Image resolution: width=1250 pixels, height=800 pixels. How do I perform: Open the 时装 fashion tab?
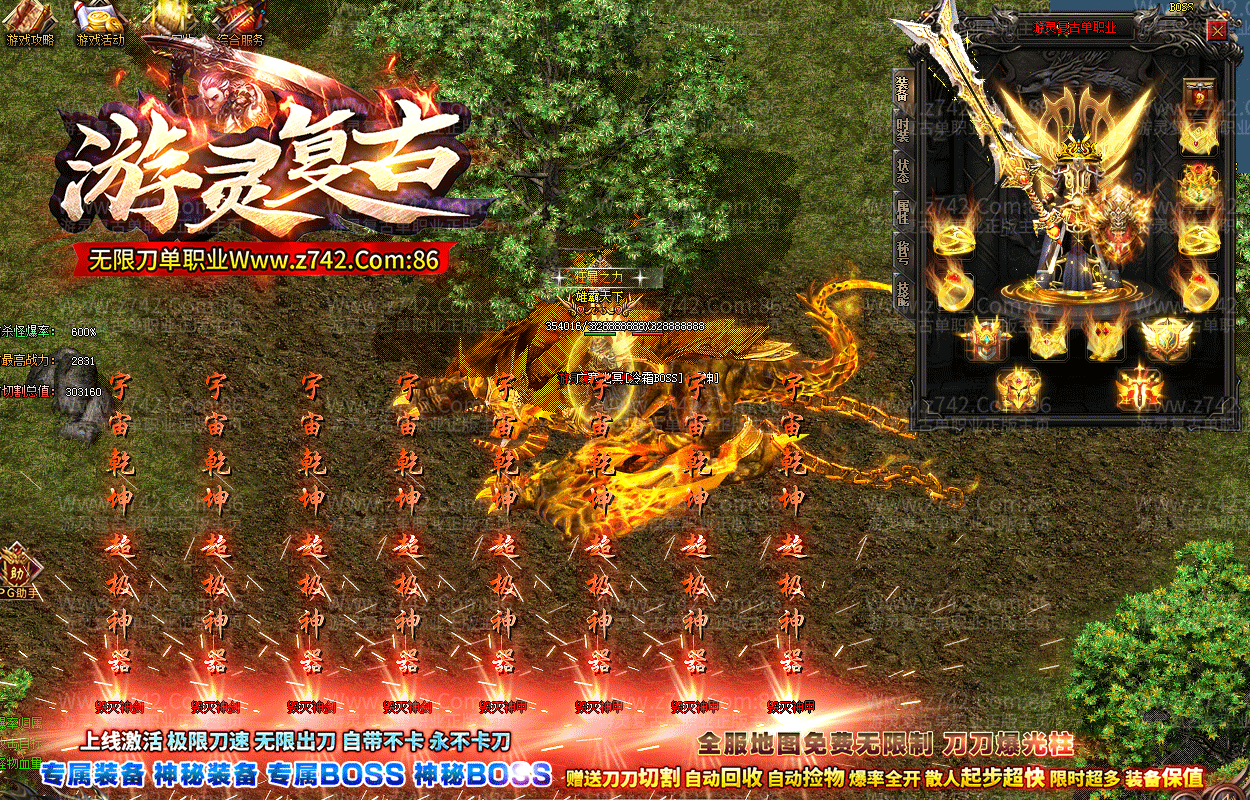(902, 128)
